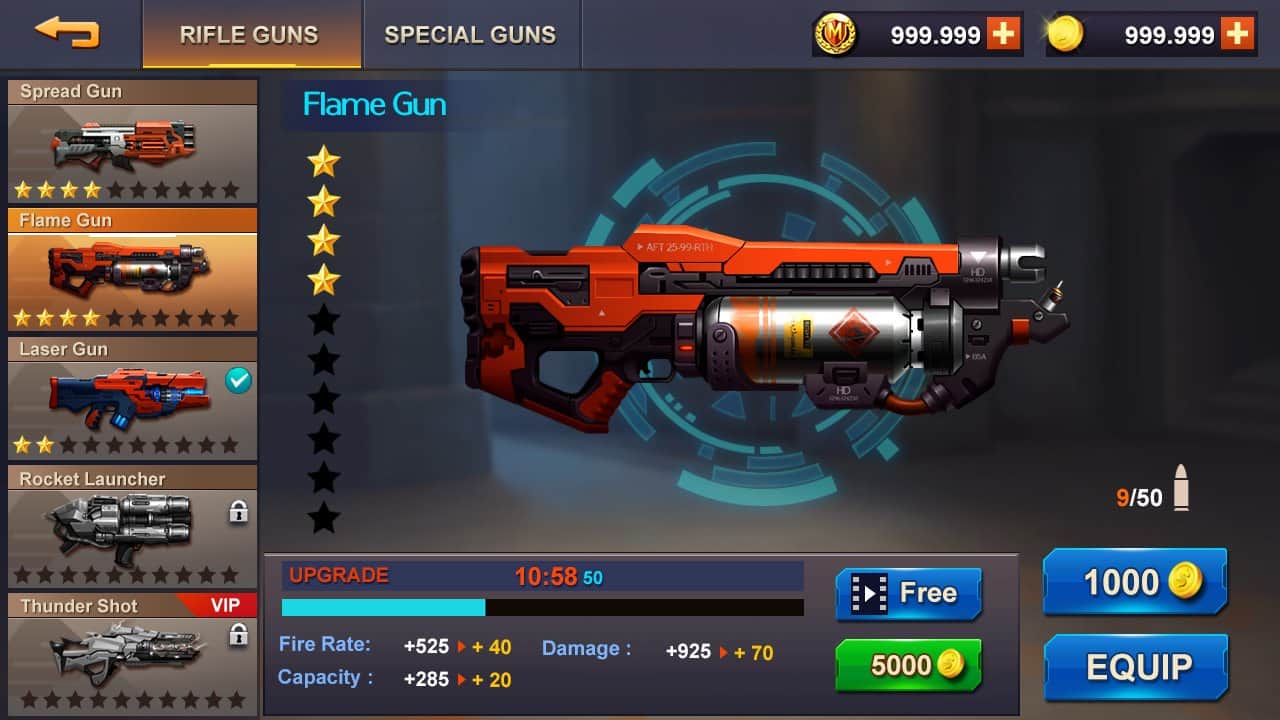The image size is (1280, 720).
Task: Select the Laser Gun entry
Action: pyautogui.click(x=132, y=398)
